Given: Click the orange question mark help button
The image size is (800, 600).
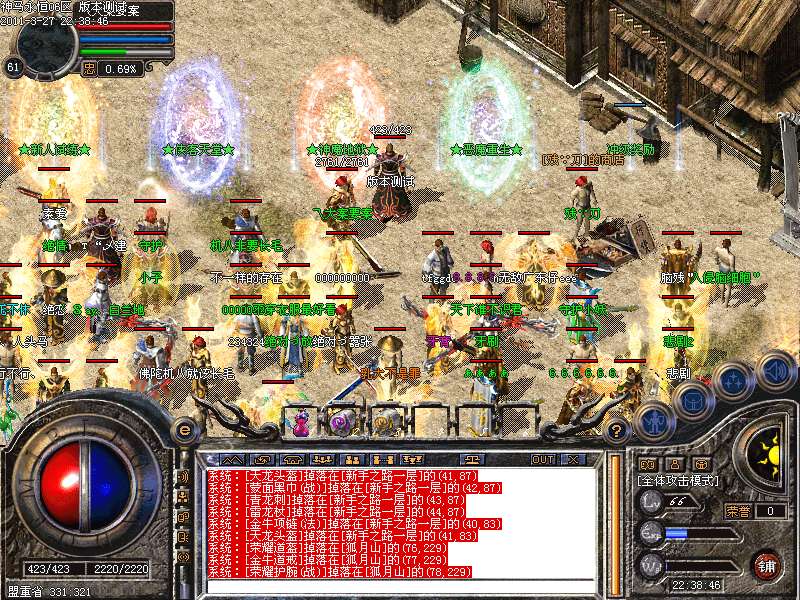Looking at the screenshot, I should click(x=618, y=431).
